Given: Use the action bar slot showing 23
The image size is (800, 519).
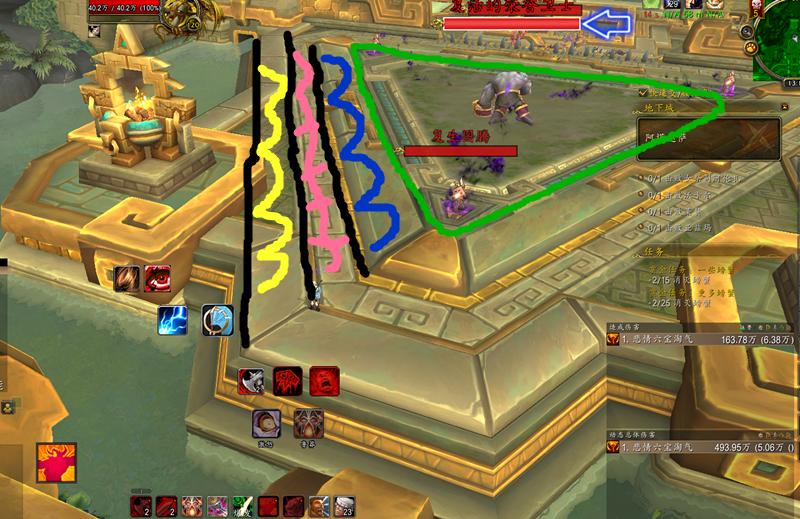Looking at the screenshot, I should [345, 506].
